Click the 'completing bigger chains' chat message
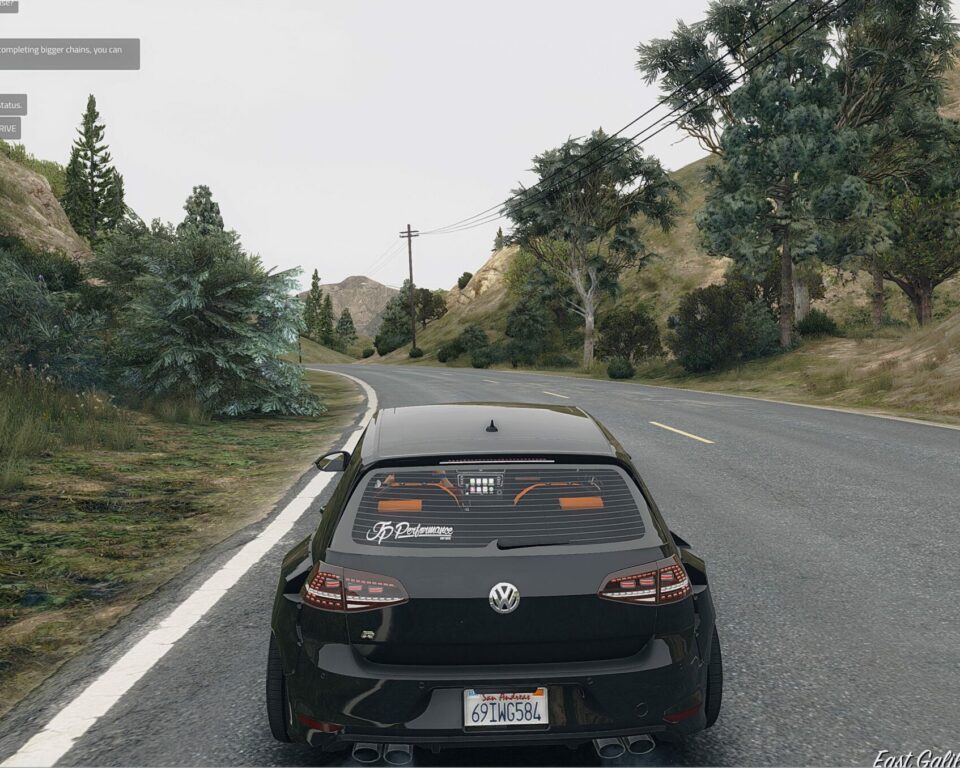 click(67, 53)
